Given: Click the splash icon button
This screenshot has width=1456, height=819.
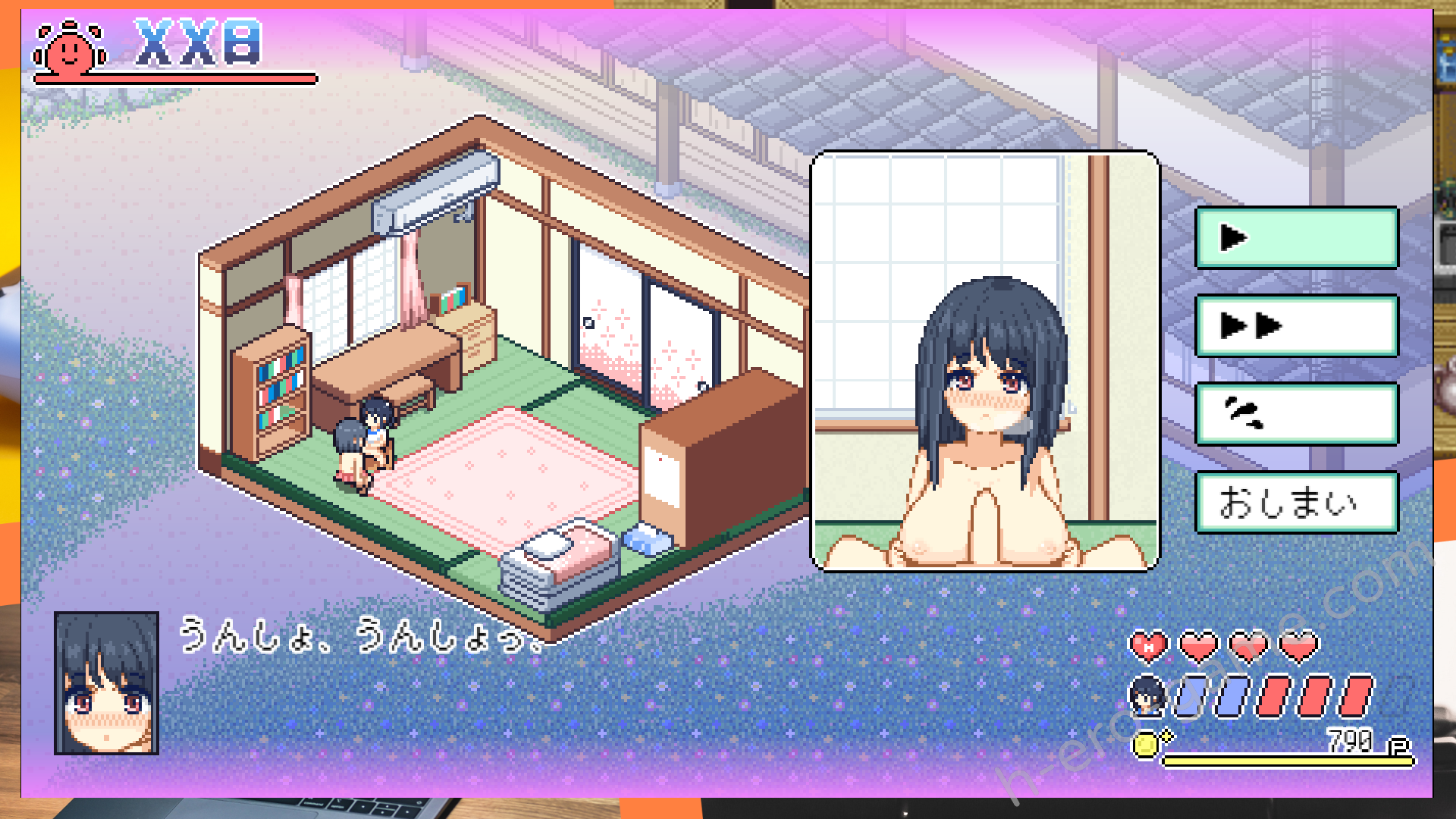Looking at the screenshot, I should click(x=1297, y=414).
